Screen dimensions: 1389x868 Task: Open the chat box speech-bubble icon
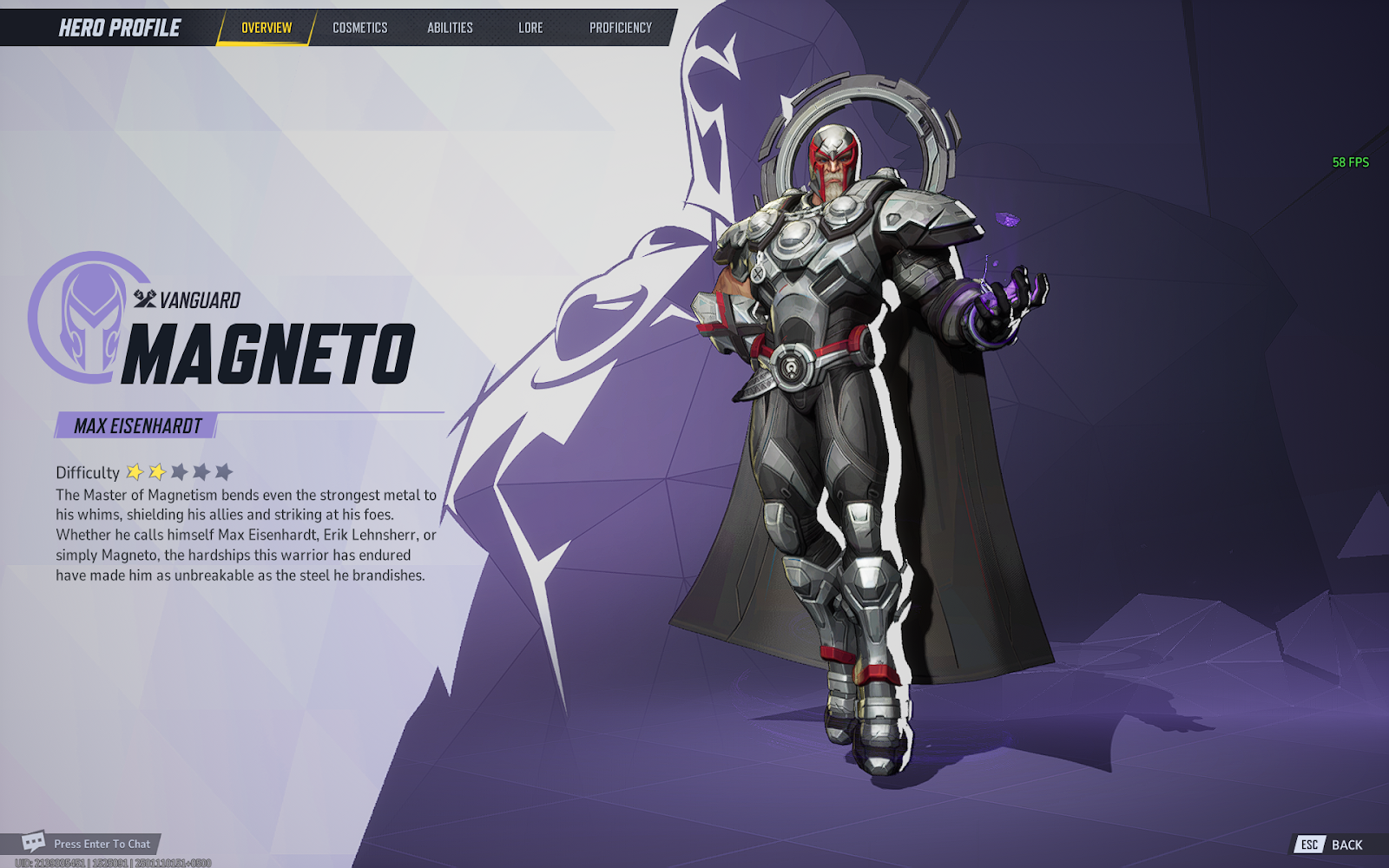(x=34, y=842)
